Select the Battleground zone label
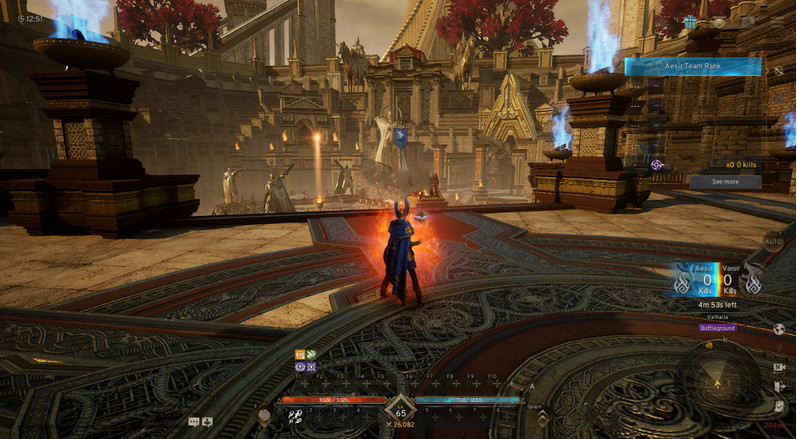The height and width of the screenshot is (439, 797). click(717, 327)
